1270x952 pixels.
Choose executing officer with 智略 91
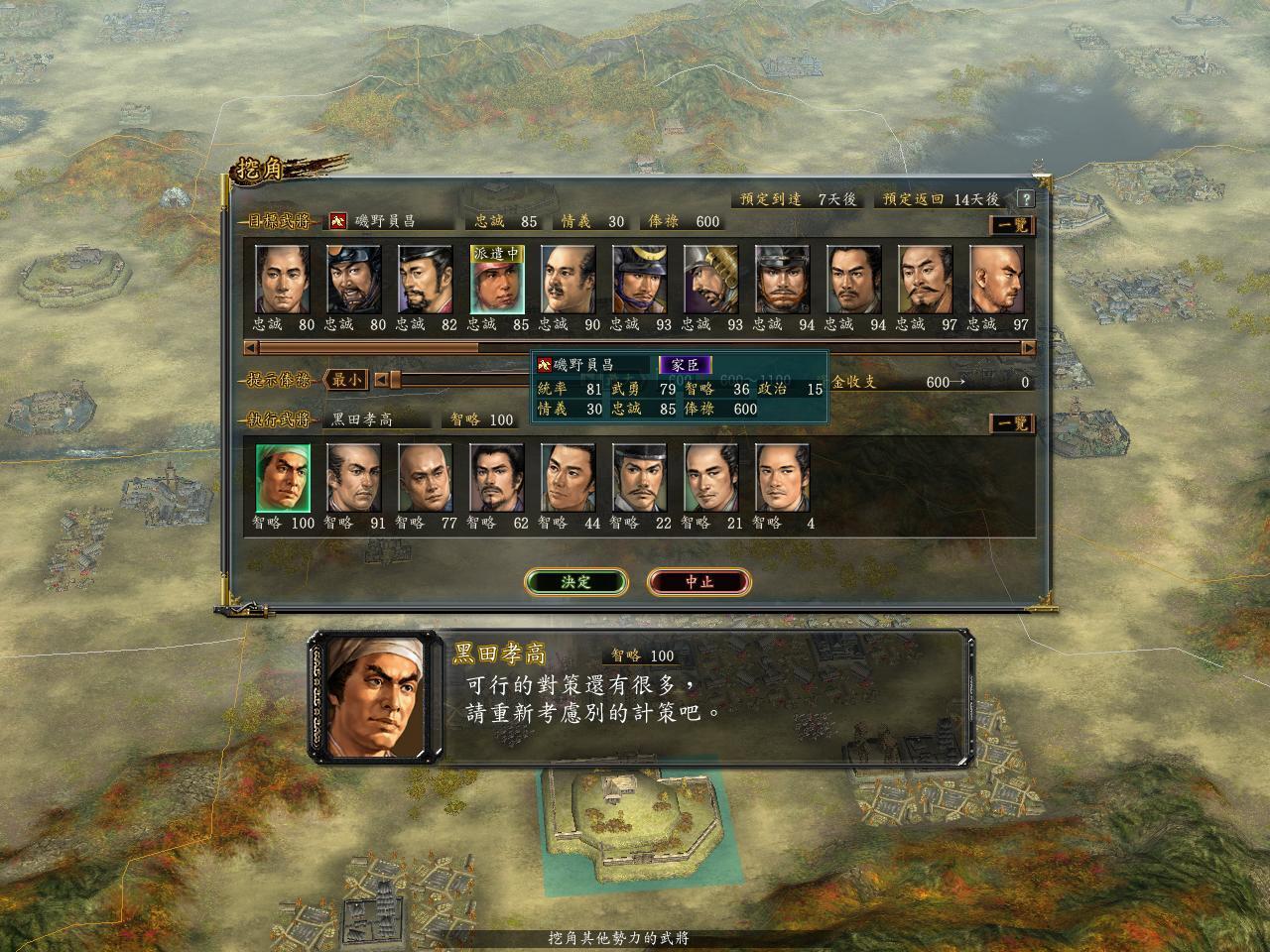coord(354,478)
